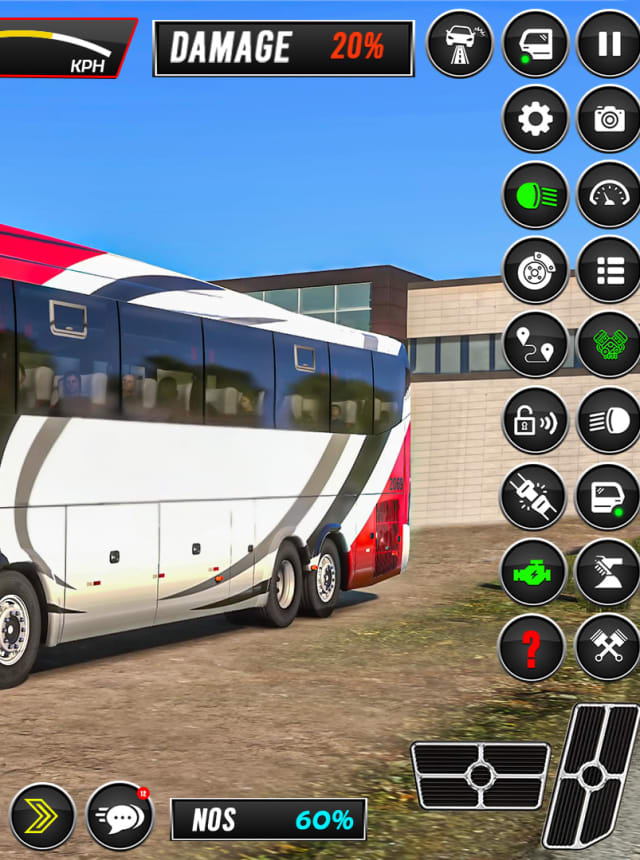Hit the tall accelerator pedal

[x=591, y=775]
